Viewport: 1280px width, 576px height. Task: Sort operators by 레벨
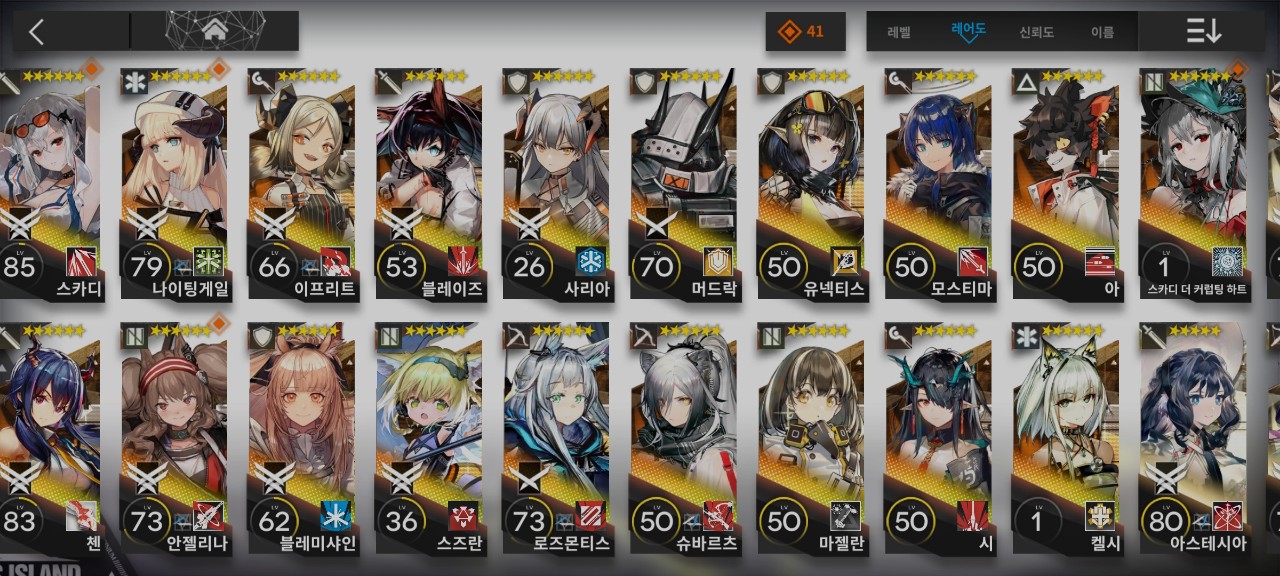[899, 32]
